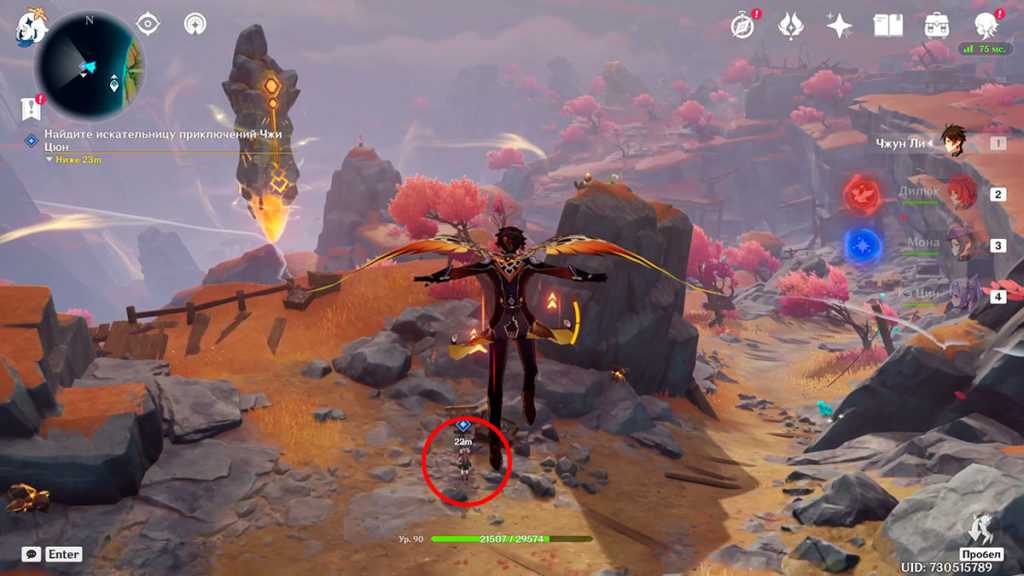Open the compass events icon

click(743, 25)
